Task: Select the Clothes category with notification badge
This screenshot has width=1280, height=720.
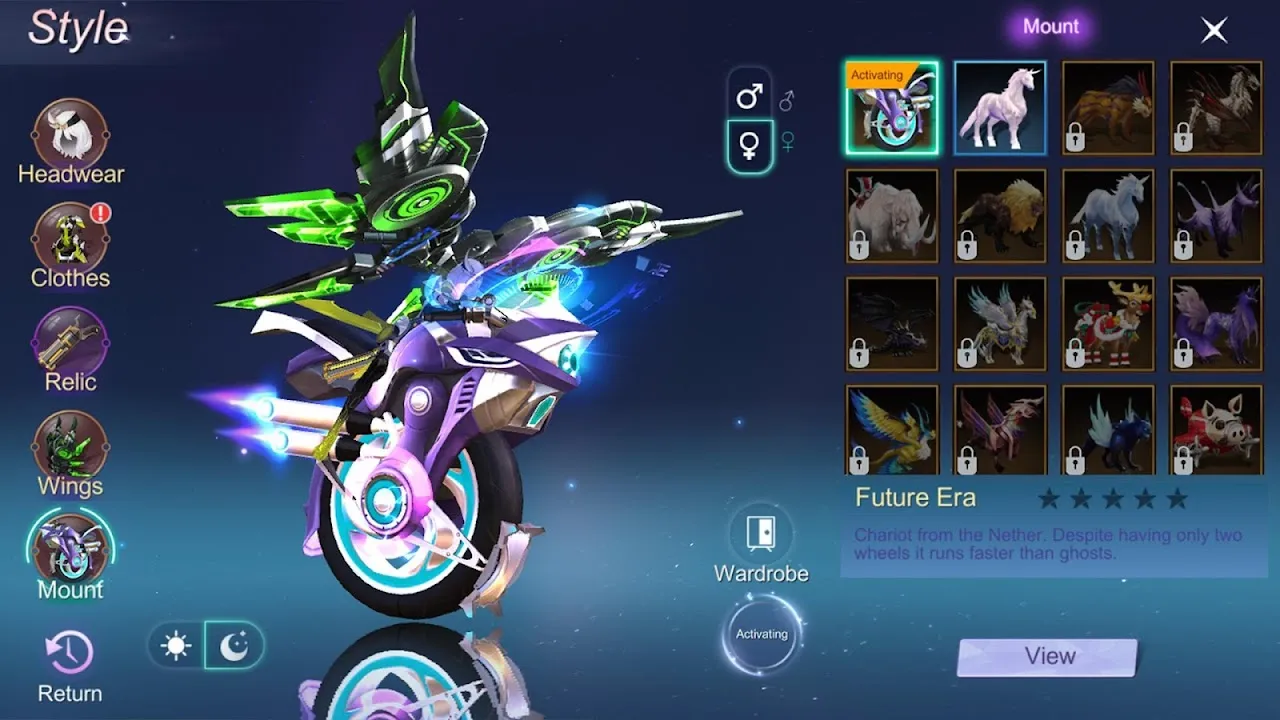Action: pyautogui.click(x=70, y=238)
